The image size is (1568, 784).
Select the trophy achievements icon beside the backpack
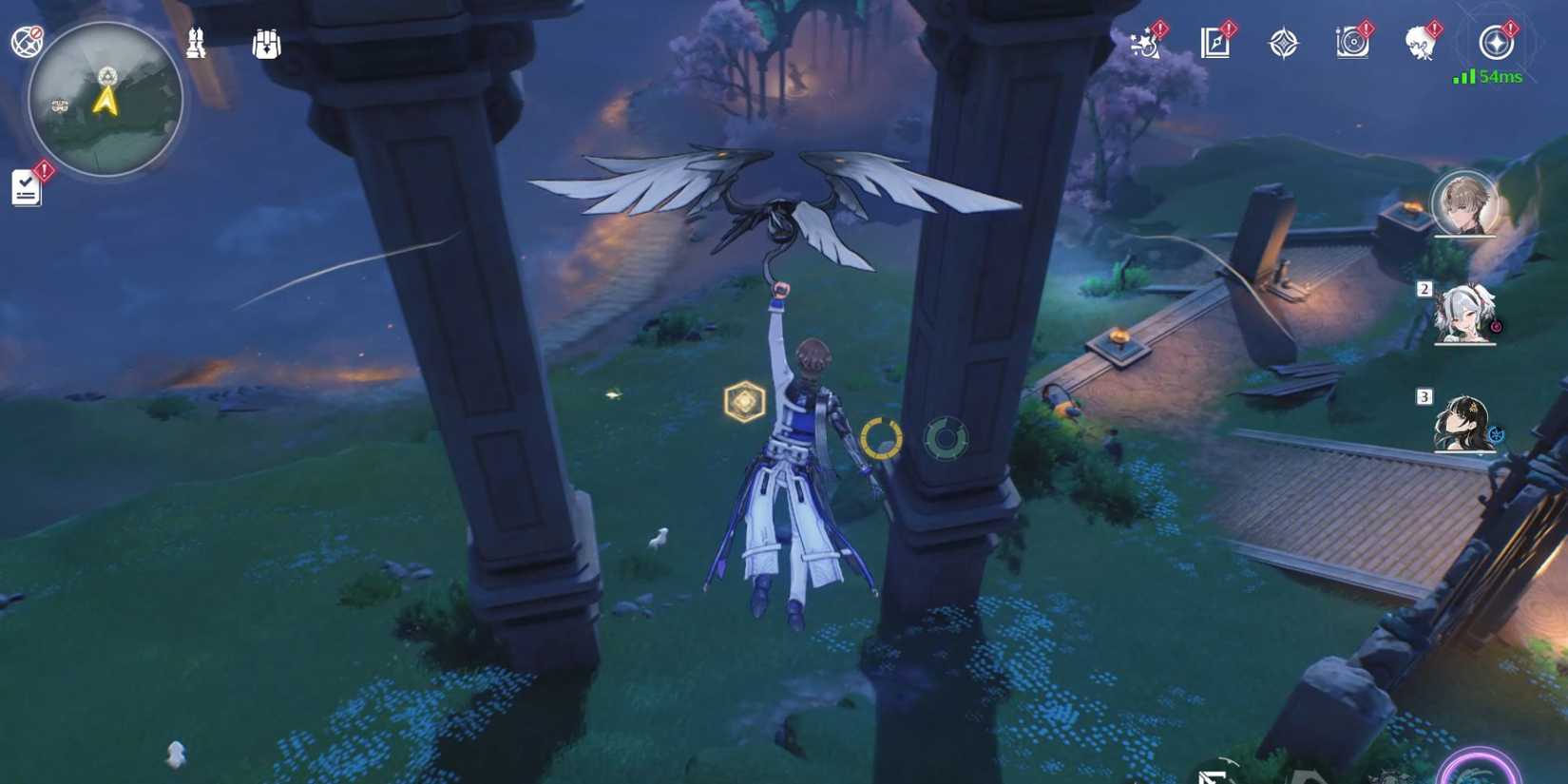[197, 43]
